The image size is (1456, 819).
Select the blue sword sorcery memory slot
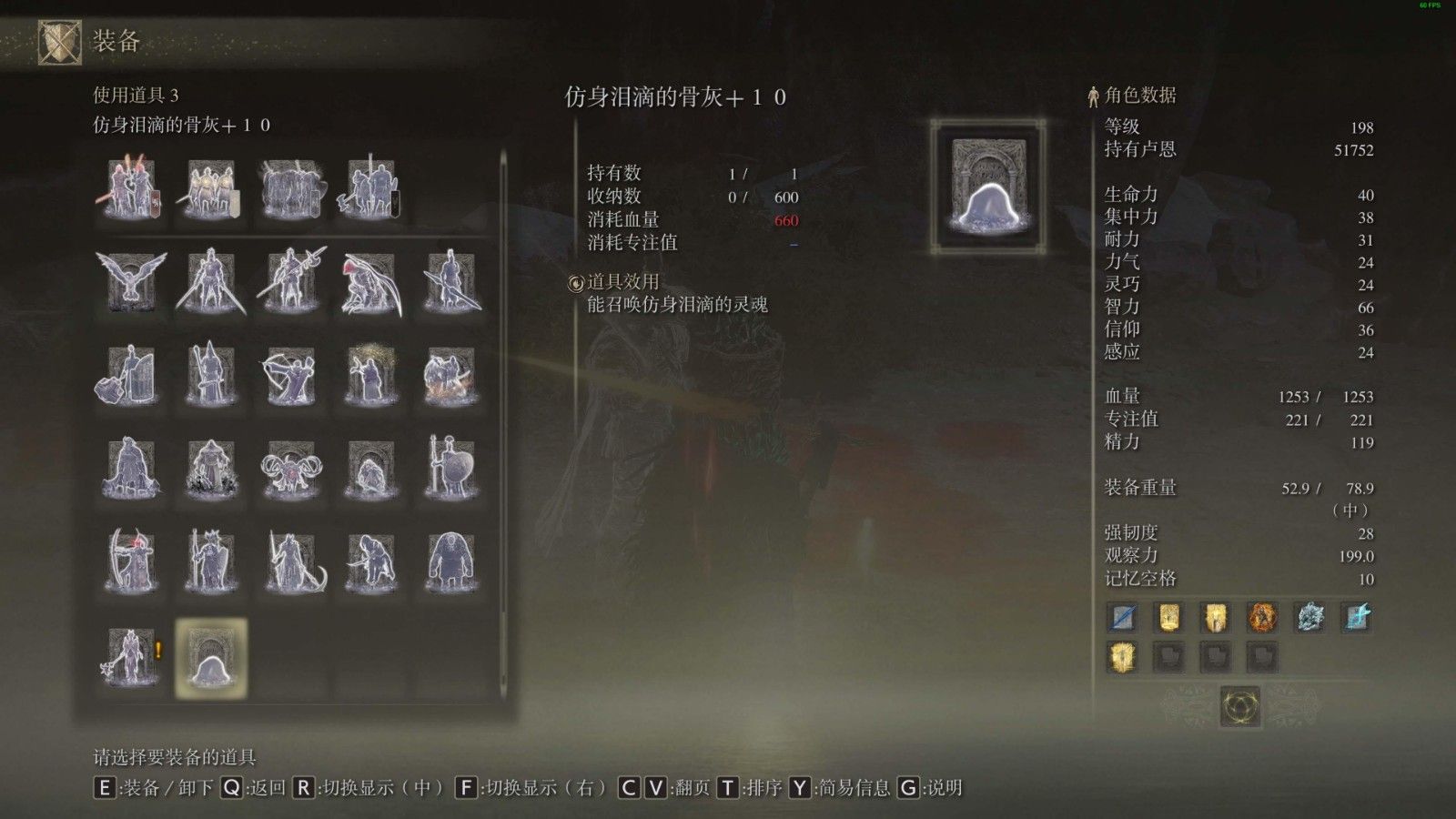1122,618
